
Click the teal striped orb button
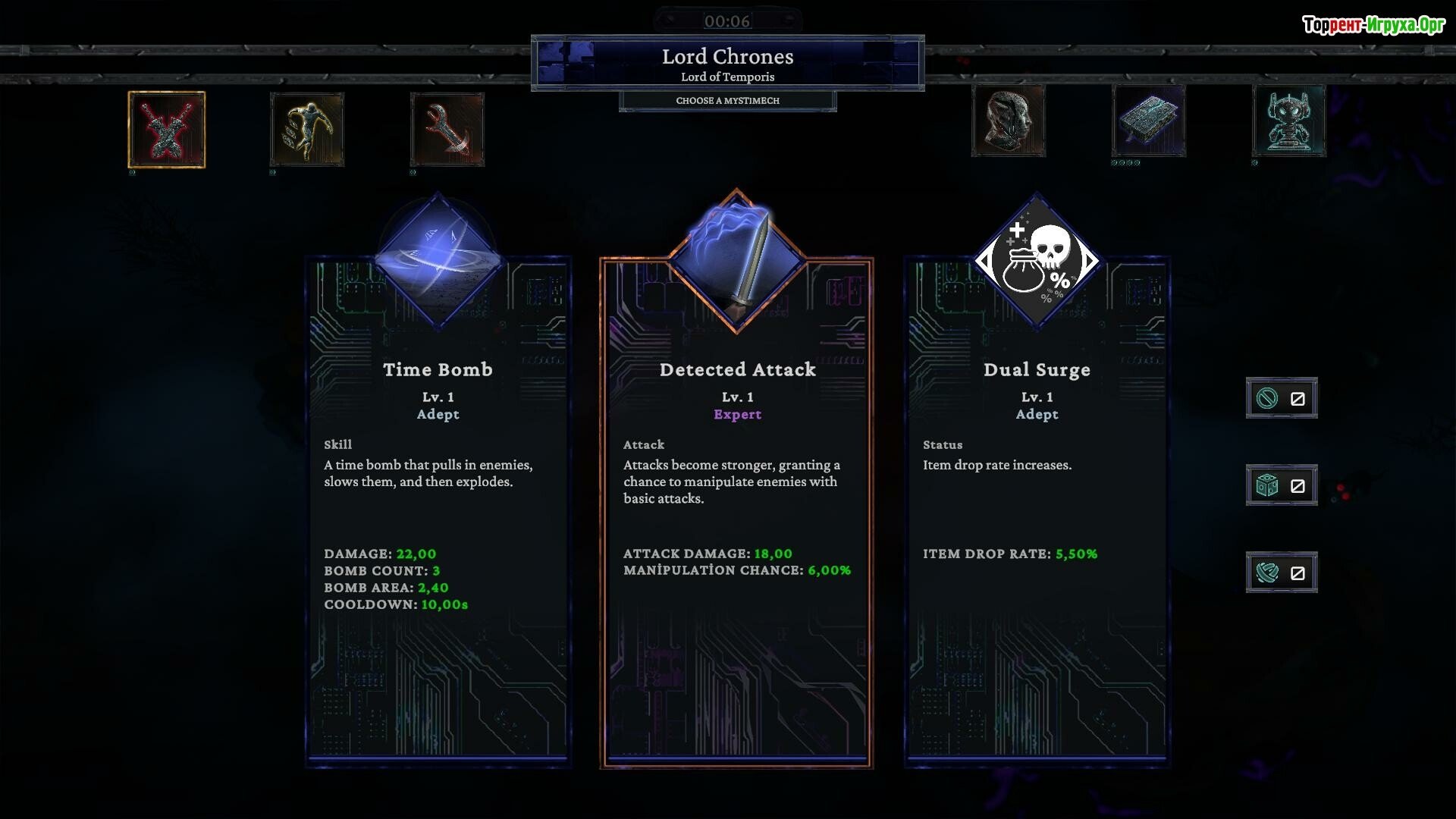[1282, 573]
